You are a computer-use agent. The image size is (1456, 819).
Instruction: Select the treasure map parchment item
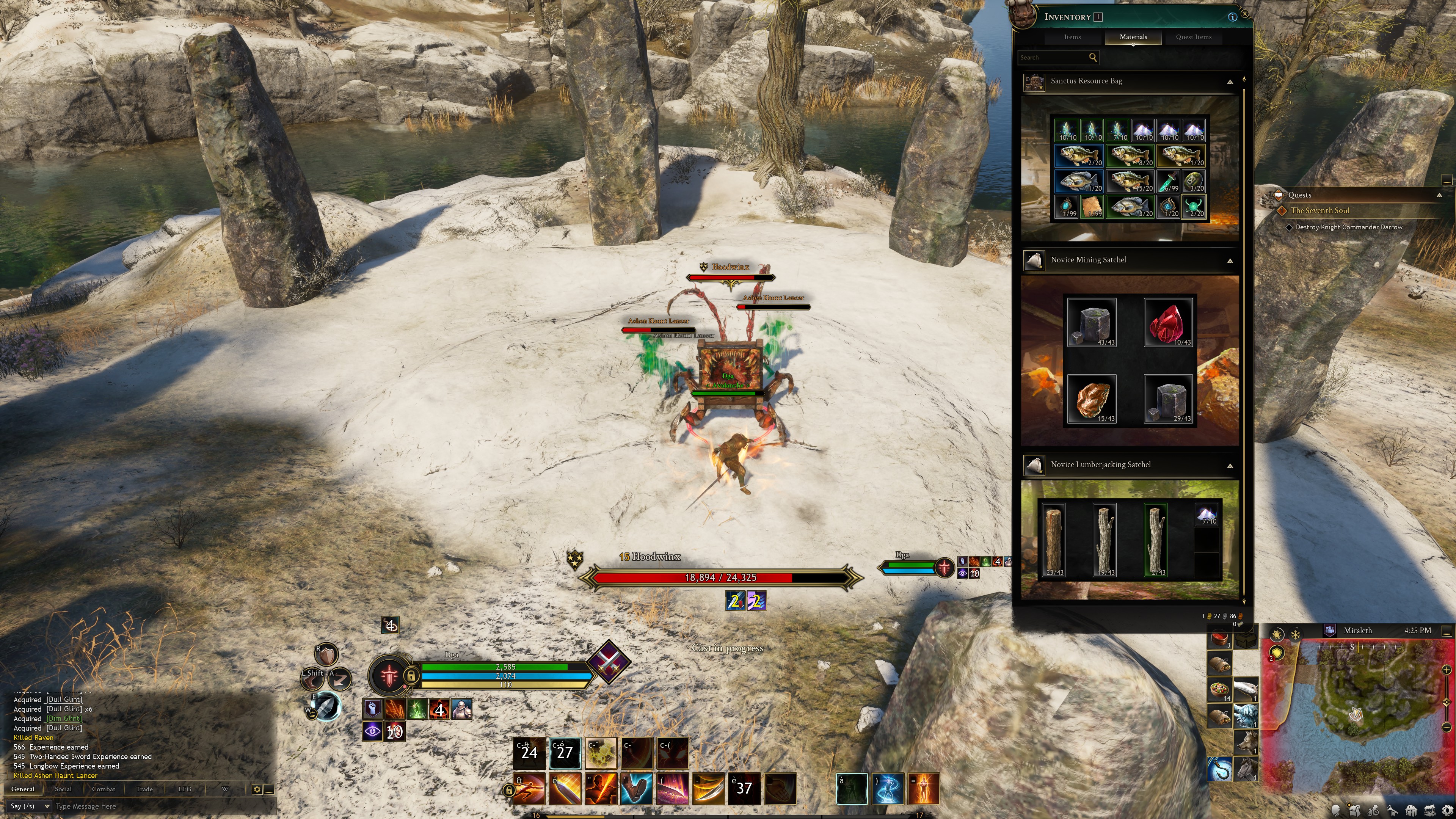click(1092, 206)
